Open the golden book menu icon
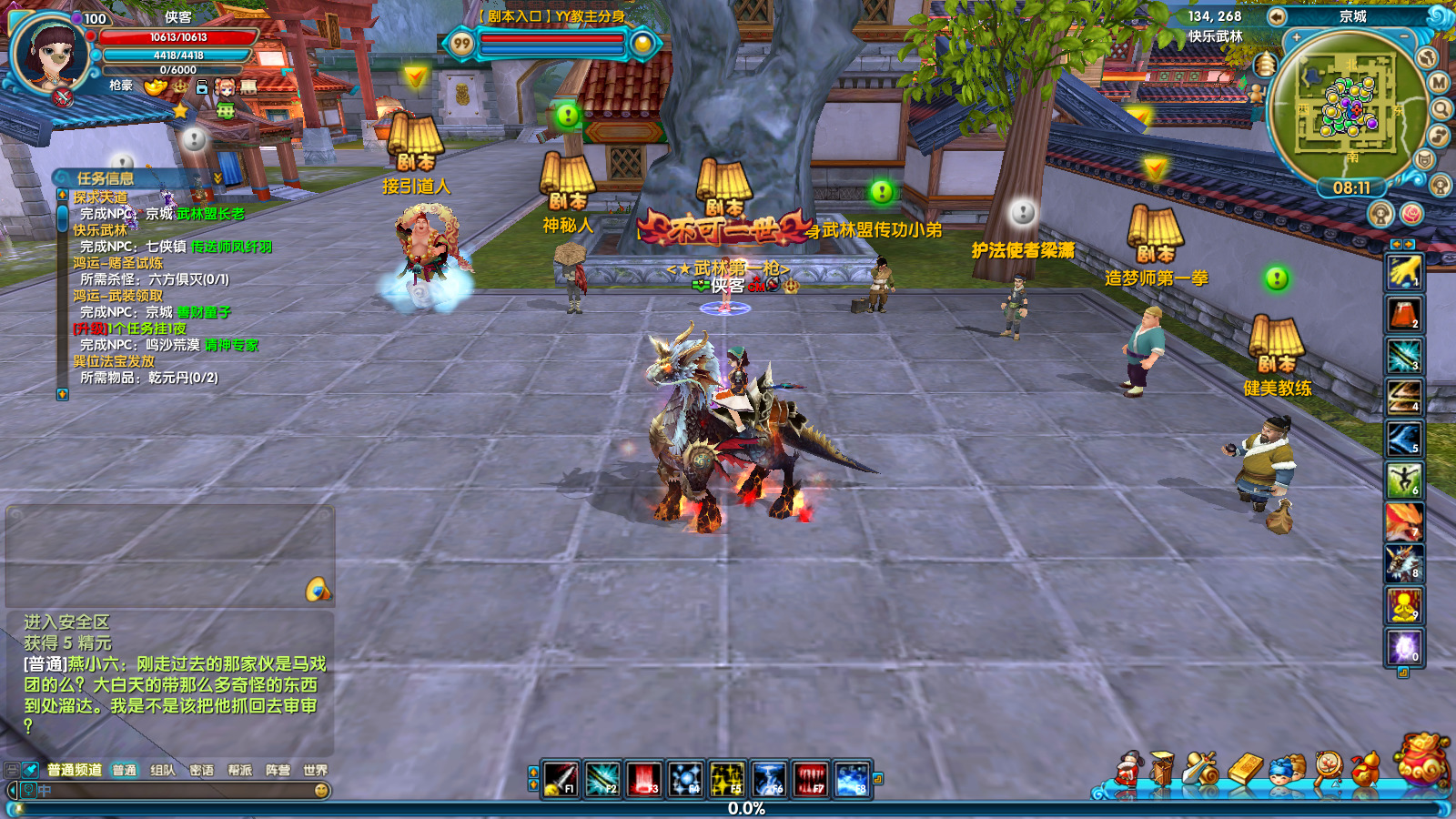1456x819 pixels. 1245,770
